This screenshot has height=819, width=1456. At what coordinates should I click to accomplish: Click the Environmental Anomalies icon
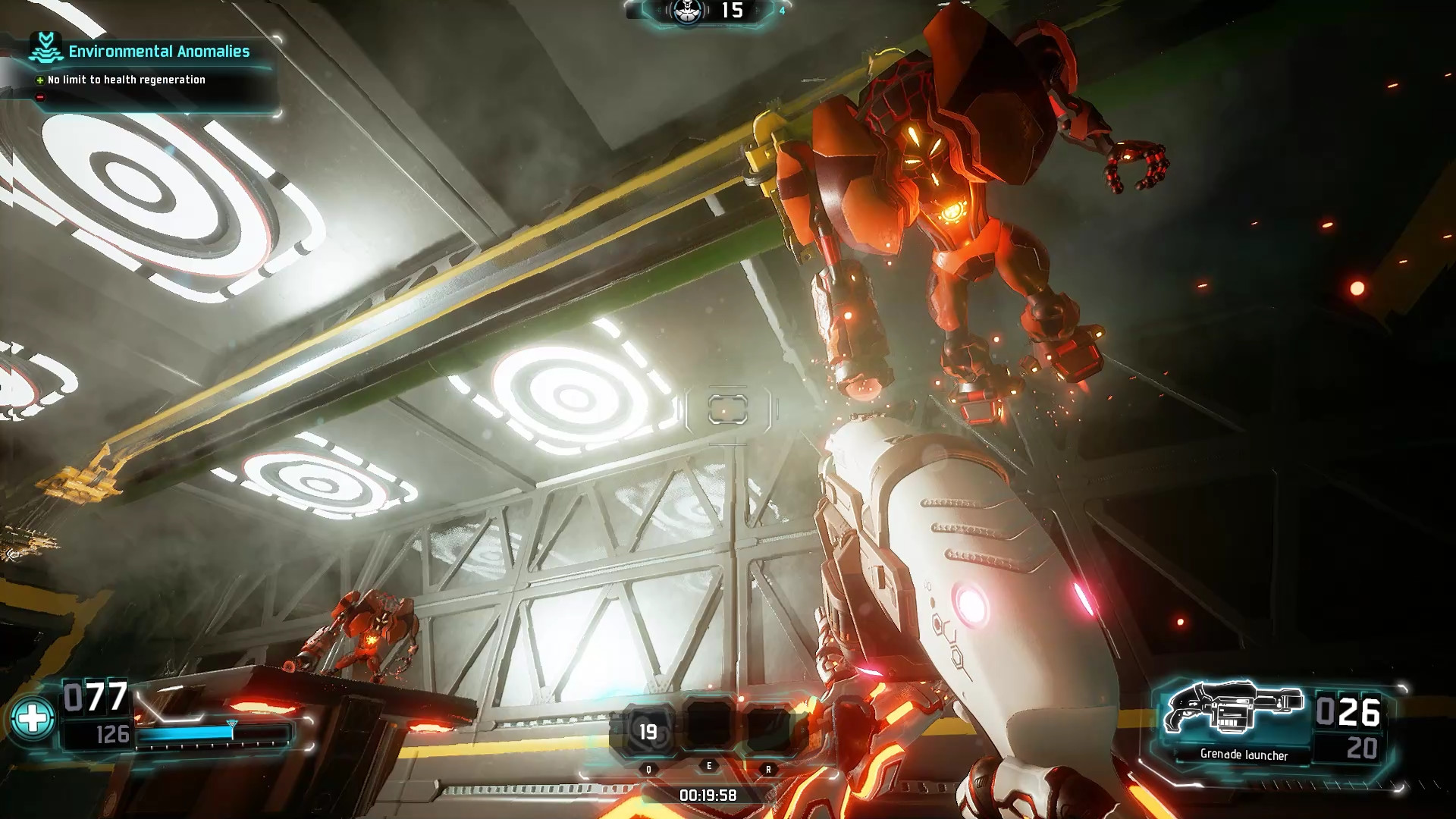pos(45,49)
